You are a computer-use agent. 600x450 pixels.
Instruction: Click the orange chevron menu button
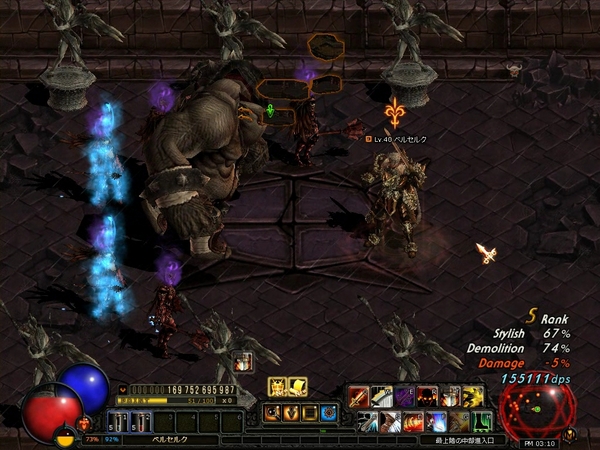[x=291, y=412]
